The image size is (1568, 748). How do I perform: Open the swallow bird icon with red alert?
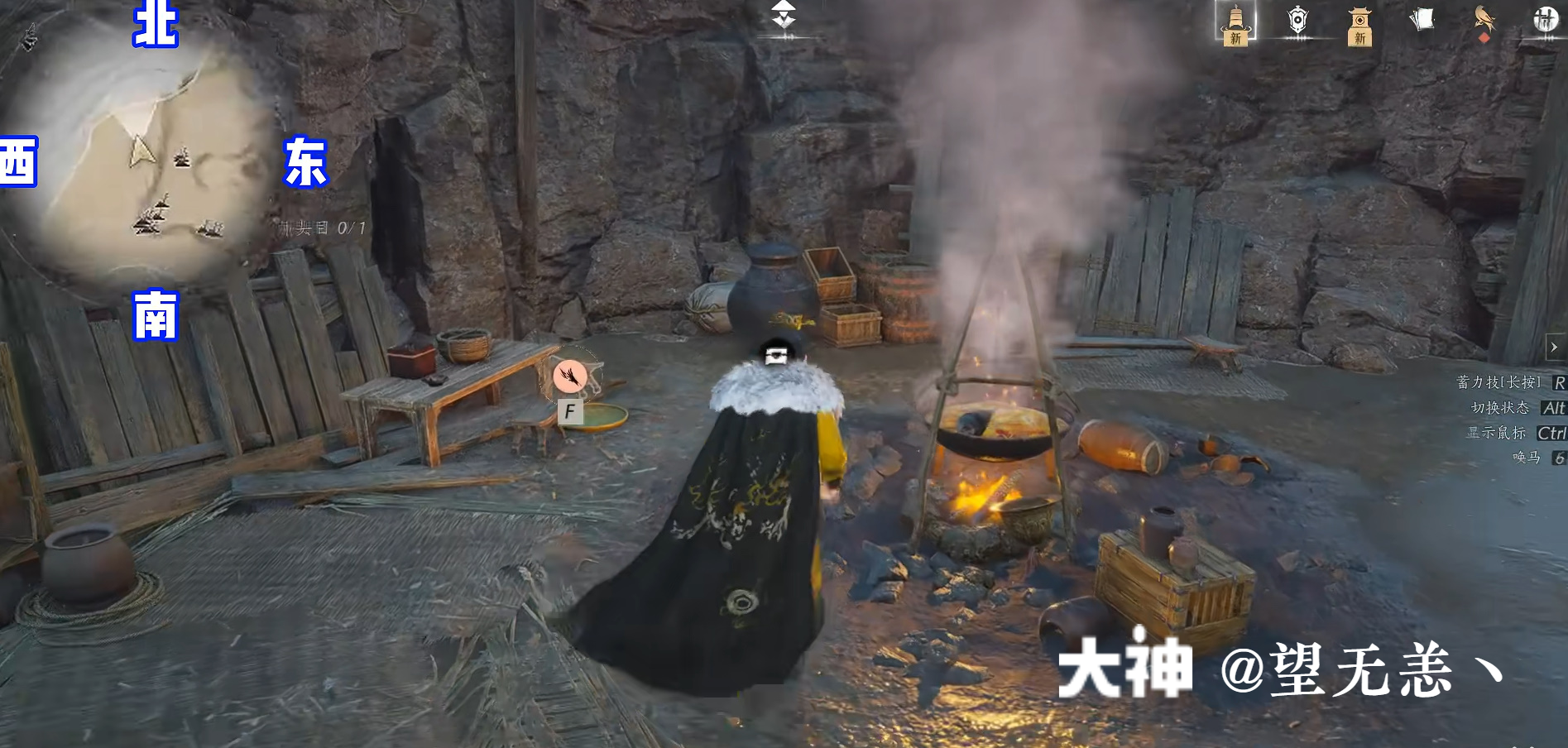click(x=1484, y=21)
